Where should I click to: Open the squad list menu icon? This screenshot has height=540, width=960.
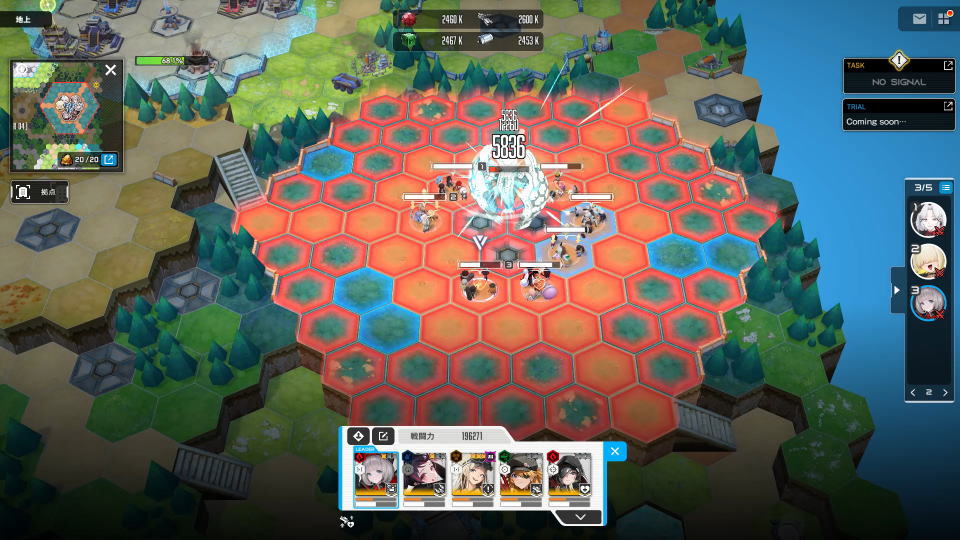(x=945, y=187)
